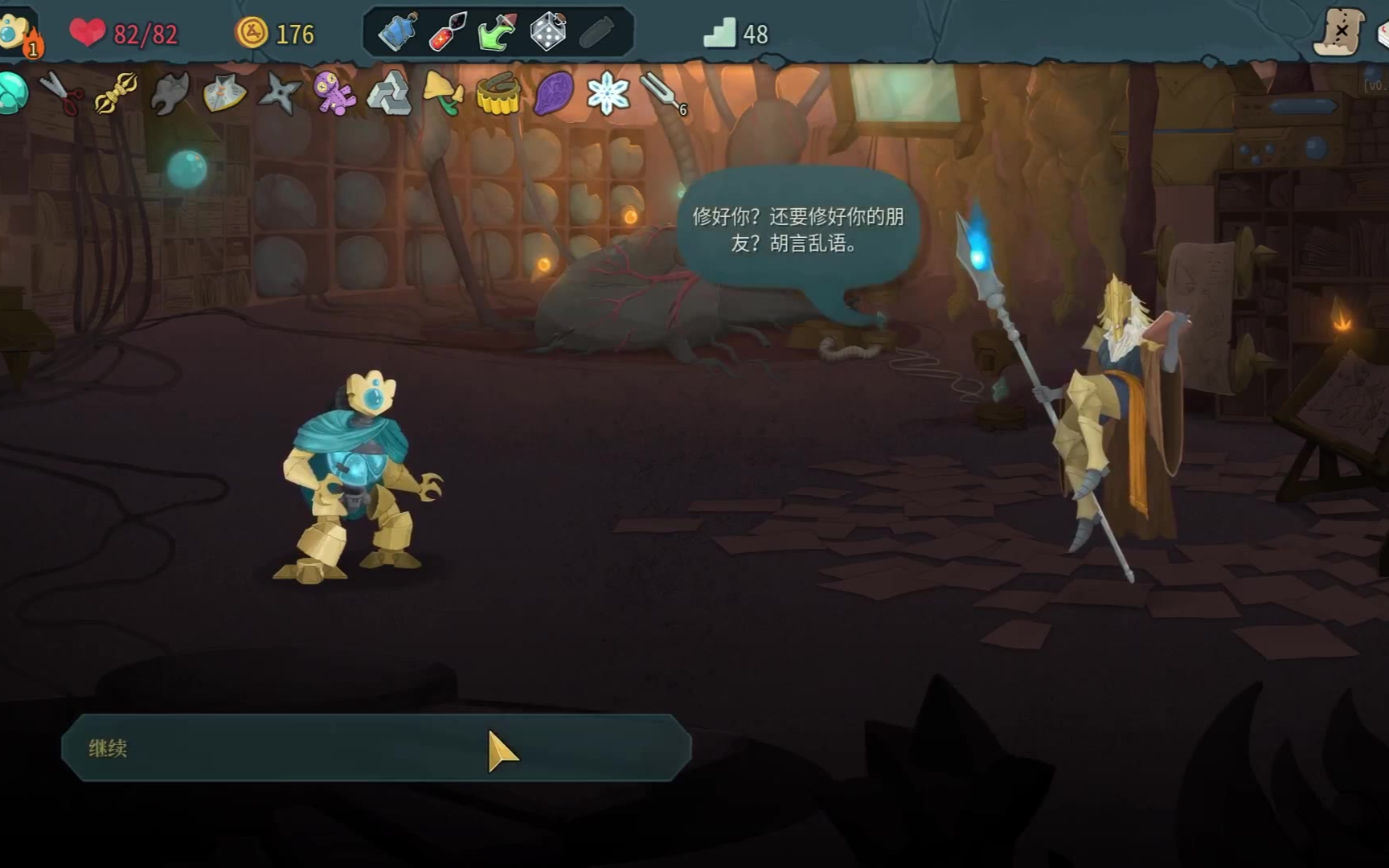Inspect the purple leaf relic

pyautogui.click(x=553, y=93)
